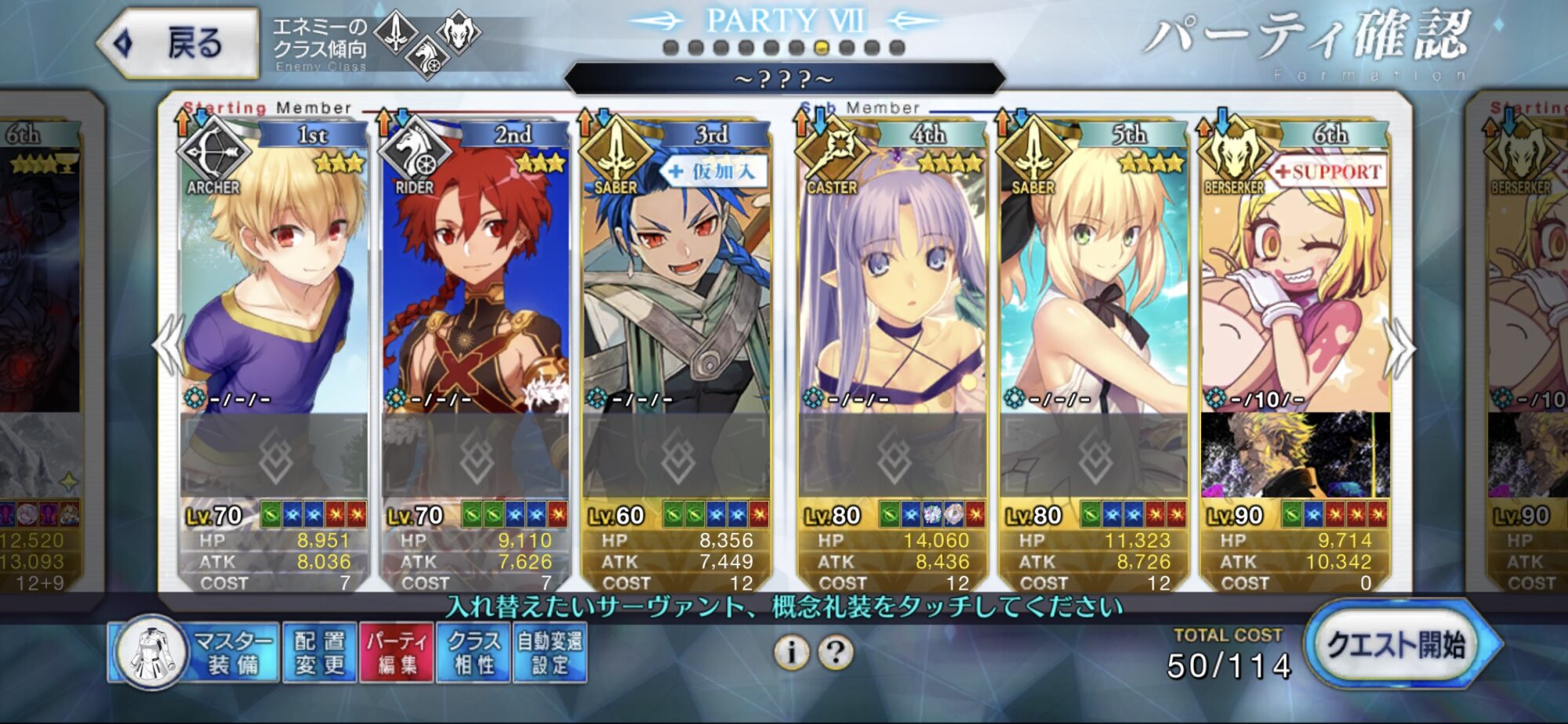Image resolution: width=1568 pixels, height=724 pixels.
Task: Open 自動変還設定 settings
Action: click(550, 653)
